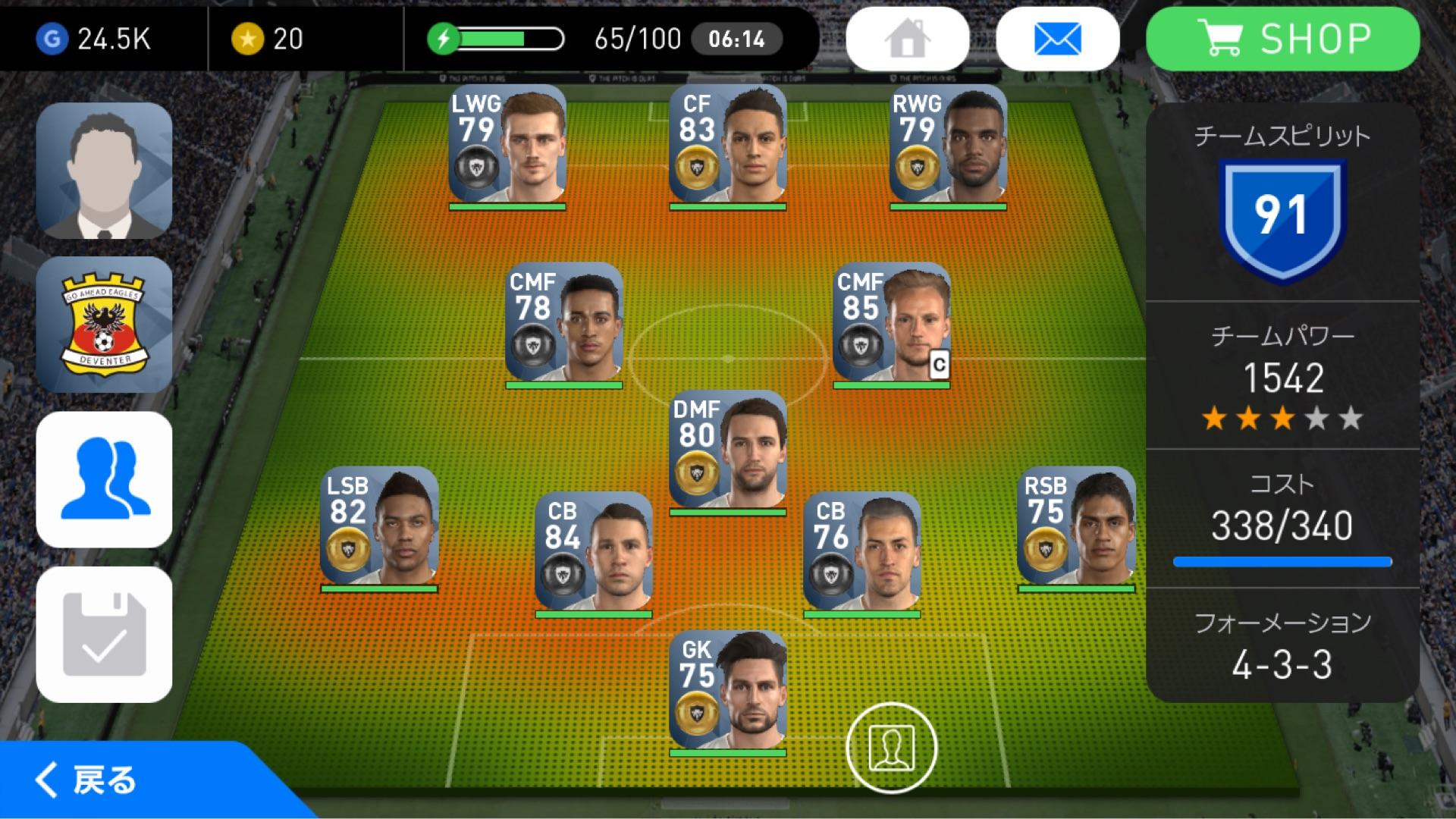Toggle the circular player portrait view button

(x=892, y=748)
